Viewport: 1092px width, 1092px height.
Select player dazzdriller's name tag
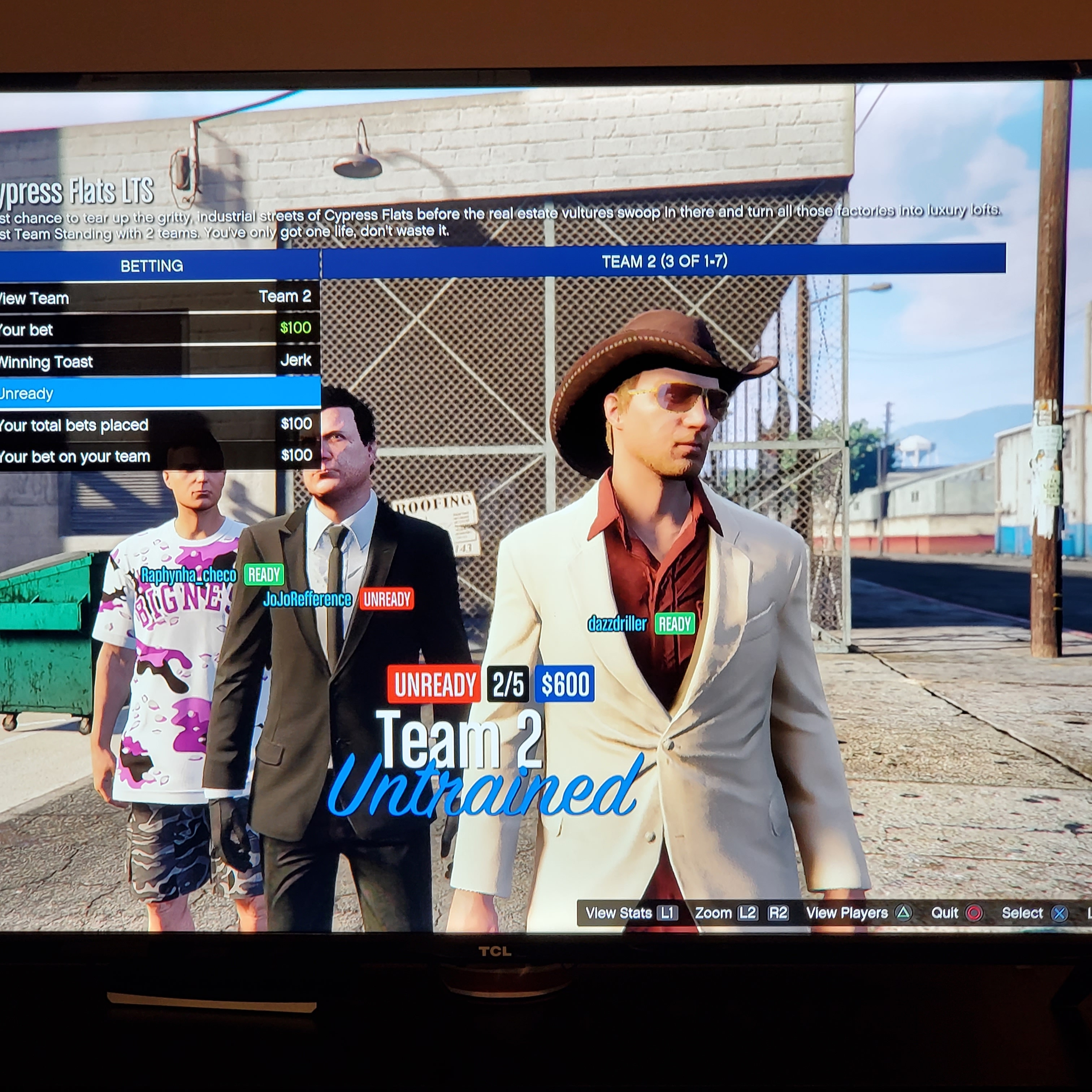coord(617,624)
